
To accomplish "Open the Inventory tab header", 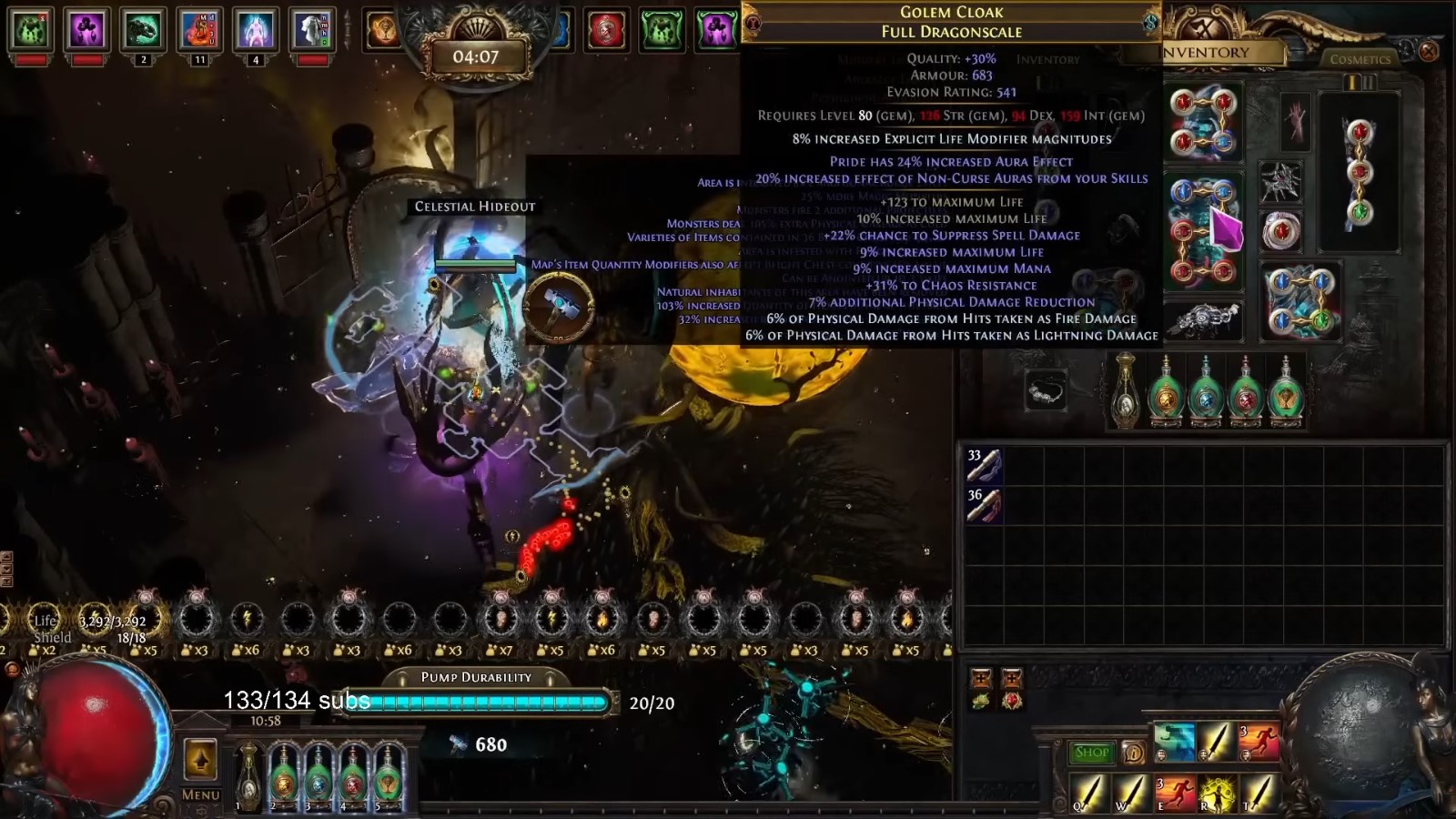I will pos(1203,52).
